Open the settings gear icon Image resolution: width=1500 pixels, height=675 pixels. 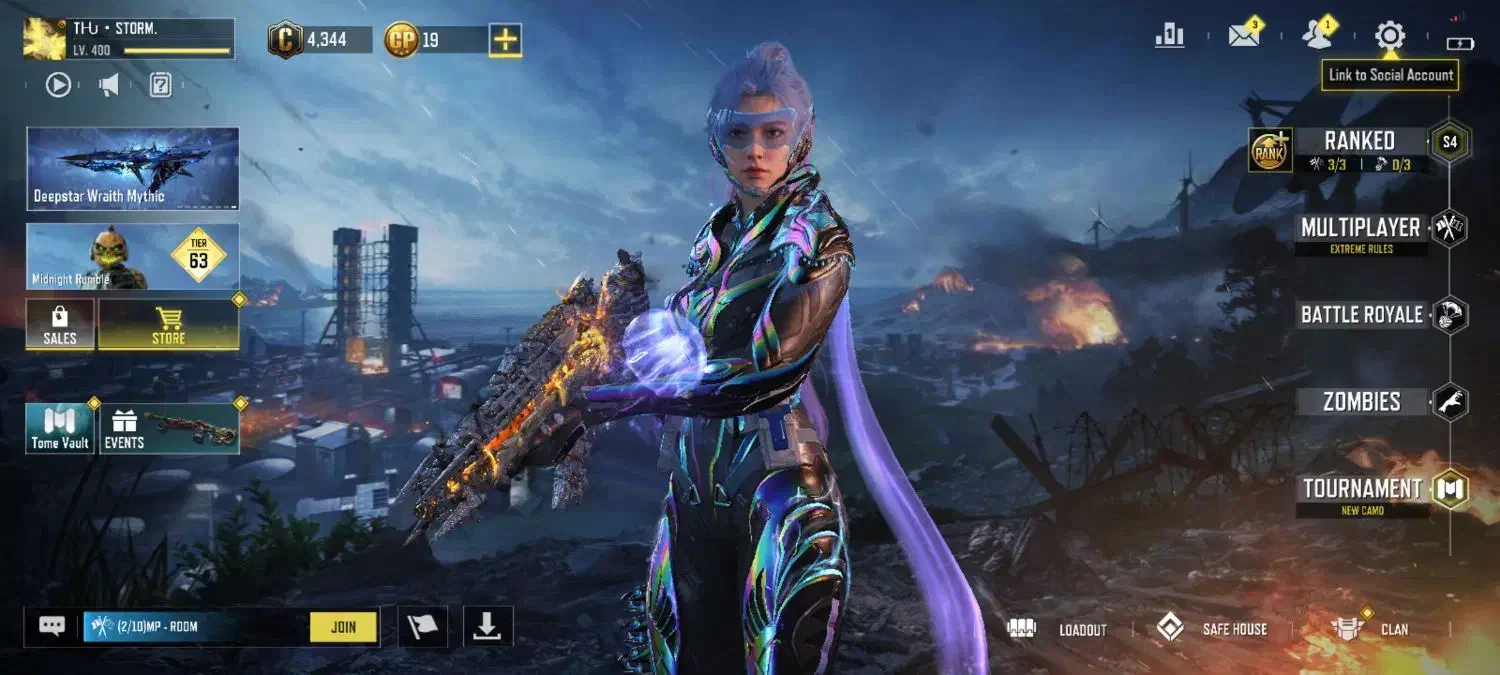(x=1389, y=36)
